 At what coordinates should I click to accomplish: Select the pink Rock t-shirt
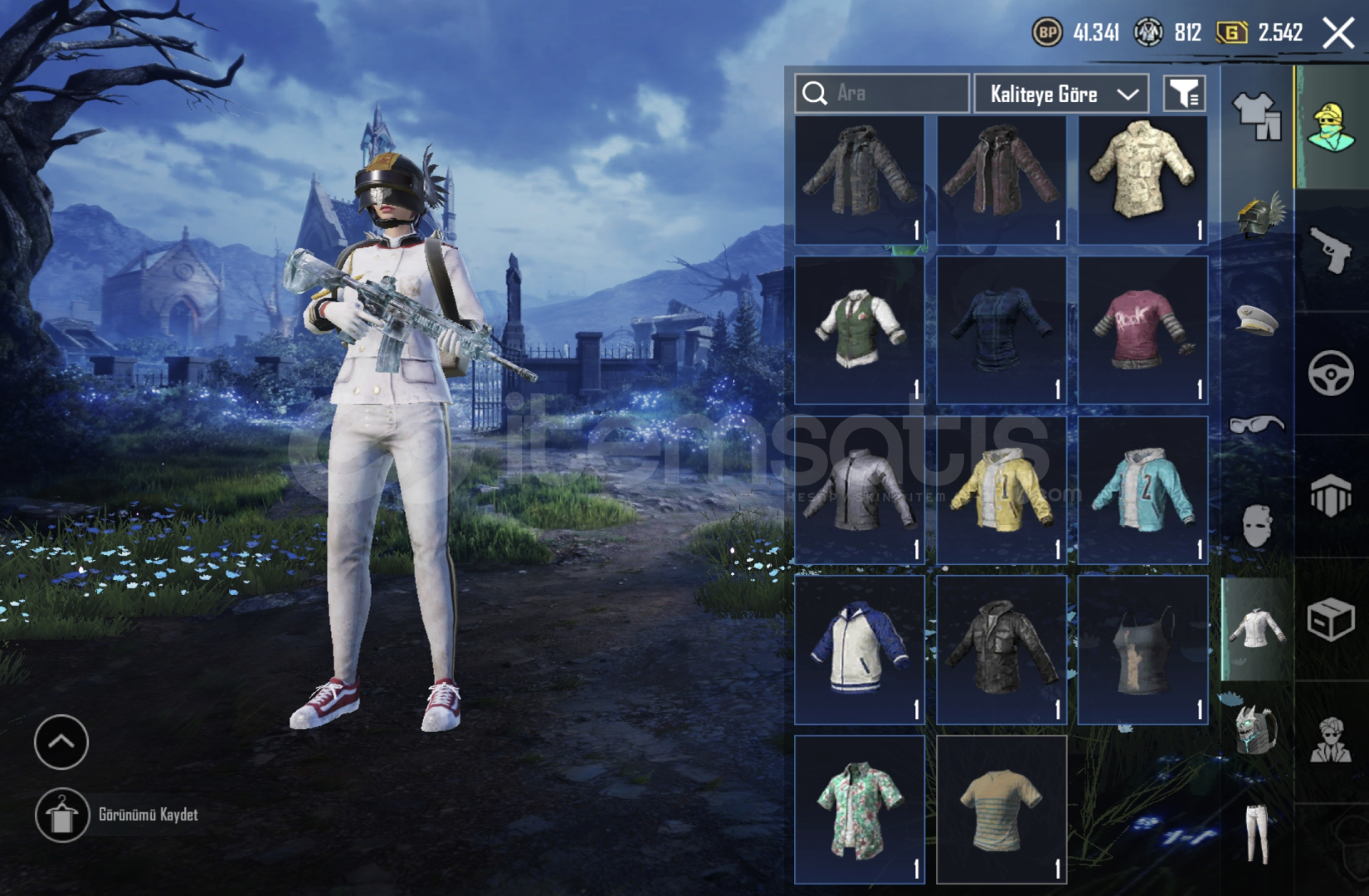coord(1142,329)
